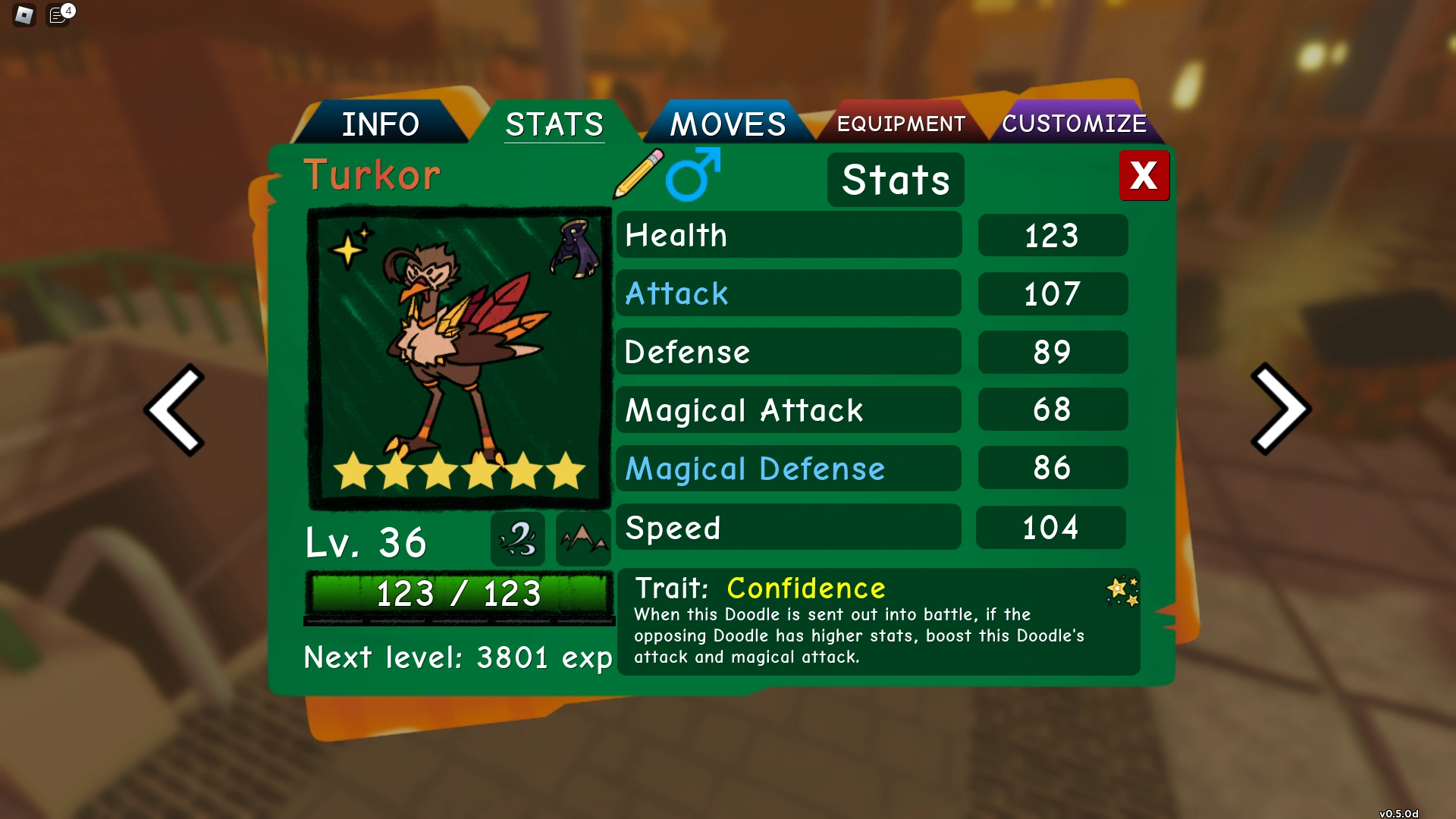Image resolution: width=1456 pixels, height=819 pixels.
Task: Open the EQUIPMENT tab
Action: (900, 123)
